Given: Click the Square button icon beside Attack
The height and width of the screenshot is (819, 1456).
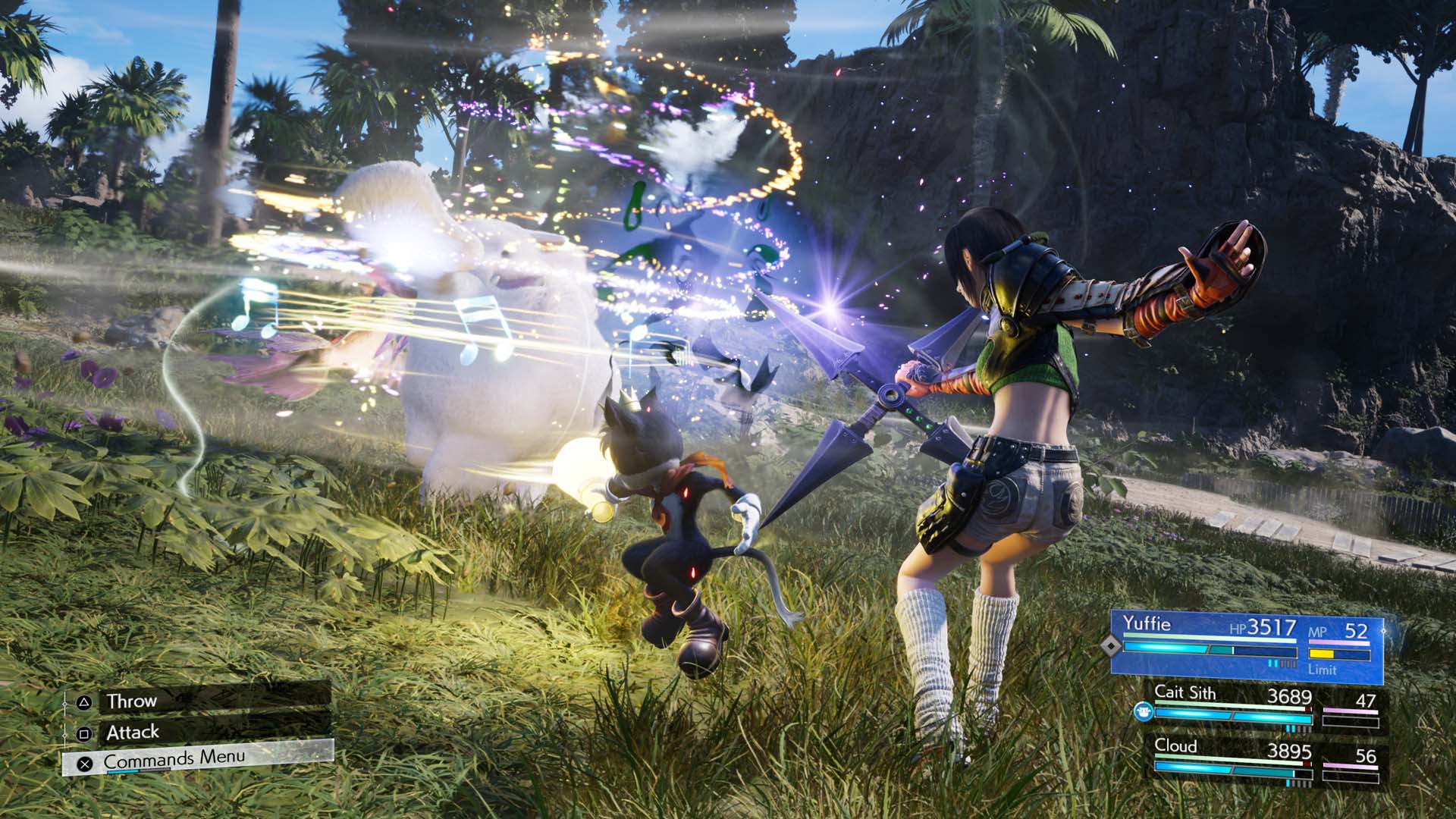Looking at the screenshot, I should (84, 735).
